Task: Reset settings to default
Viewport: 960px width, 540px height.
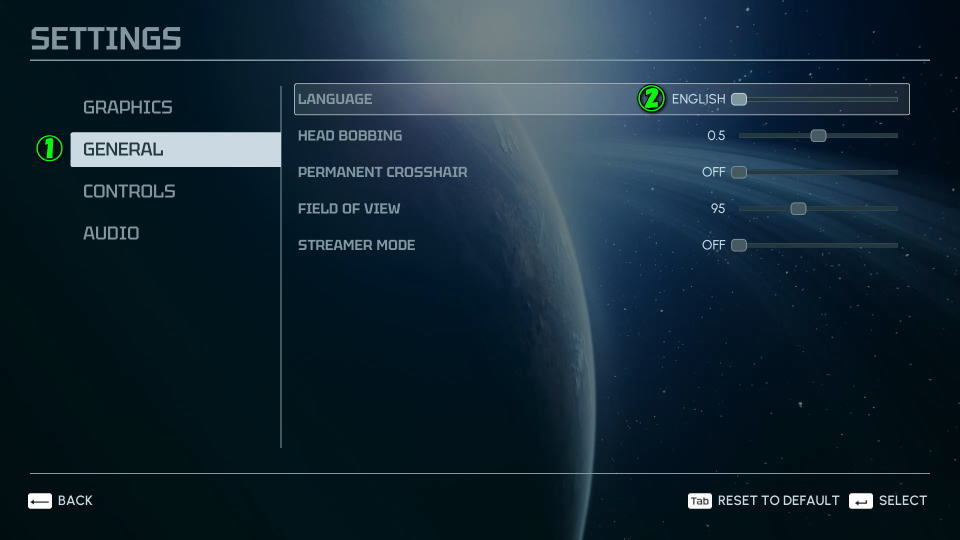Action: [764, 500]
